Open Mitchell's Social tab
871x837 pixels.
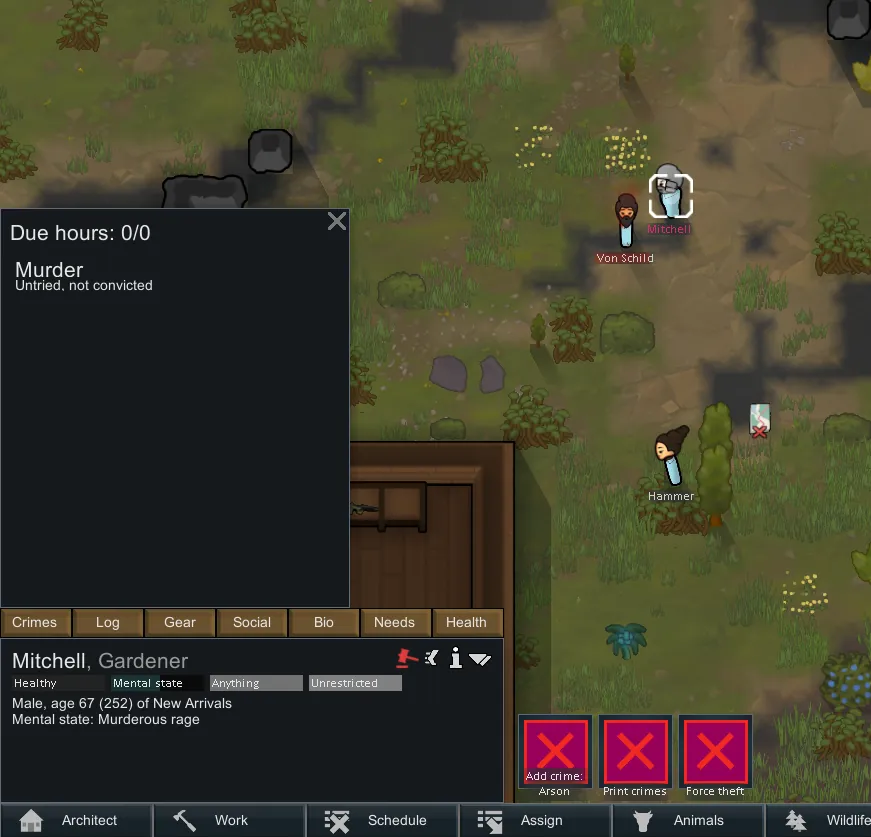coord(252,622)
